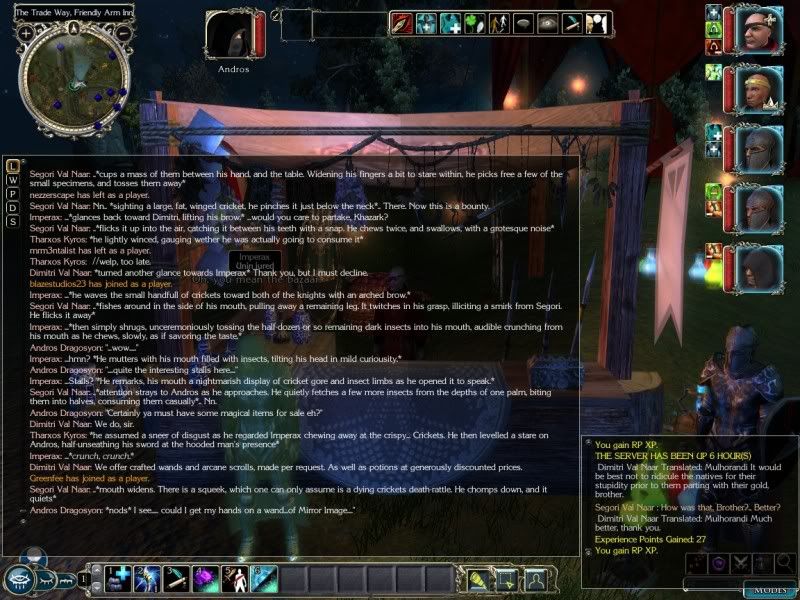Image resolution: width=800 pixels, height=600 pixels.
Task: Select the Andros target portrait
Action: [232, 36]
